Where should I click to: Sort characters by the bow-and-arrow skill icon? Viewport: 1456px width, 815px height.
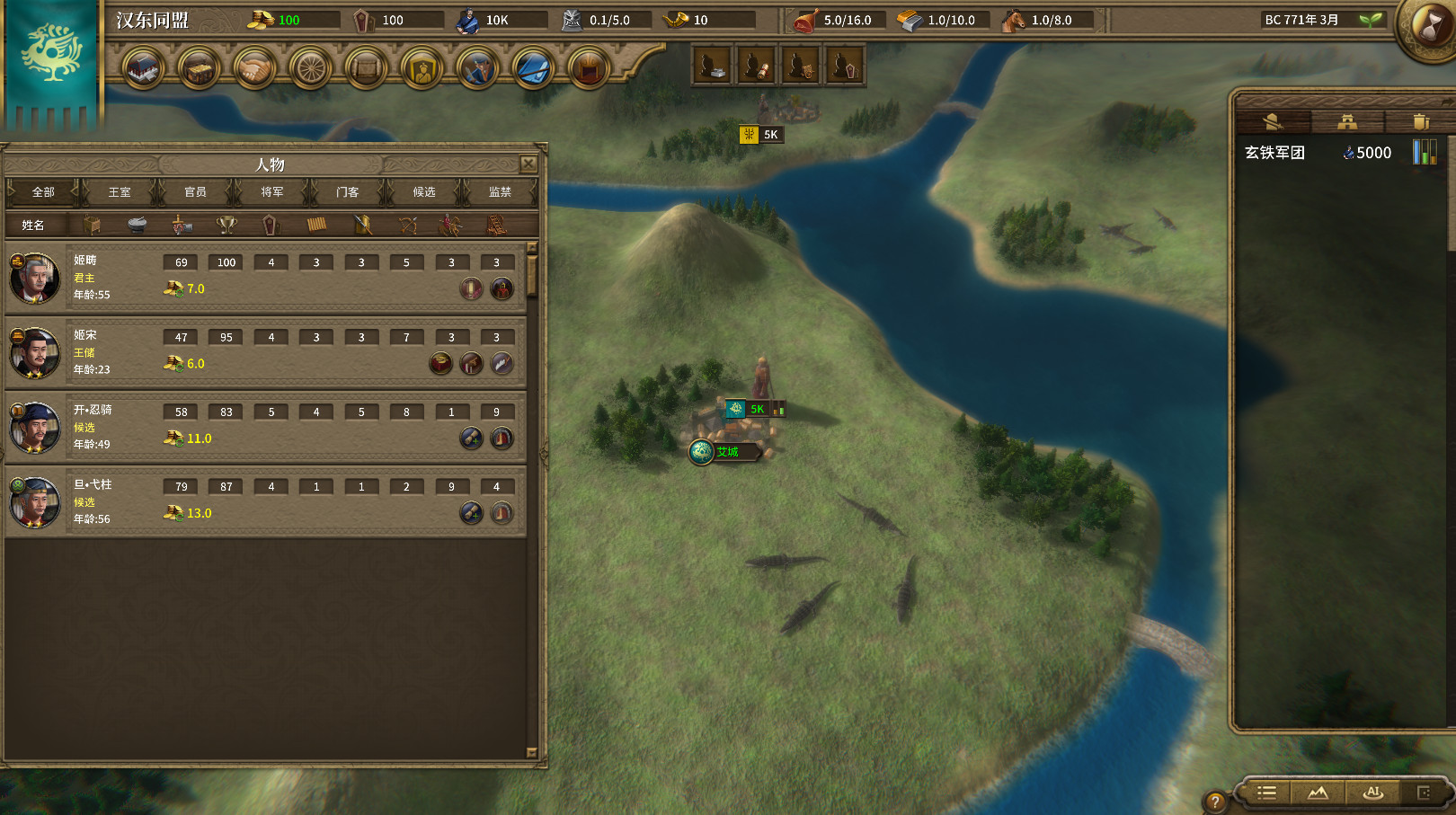click(x=407, y=225)
